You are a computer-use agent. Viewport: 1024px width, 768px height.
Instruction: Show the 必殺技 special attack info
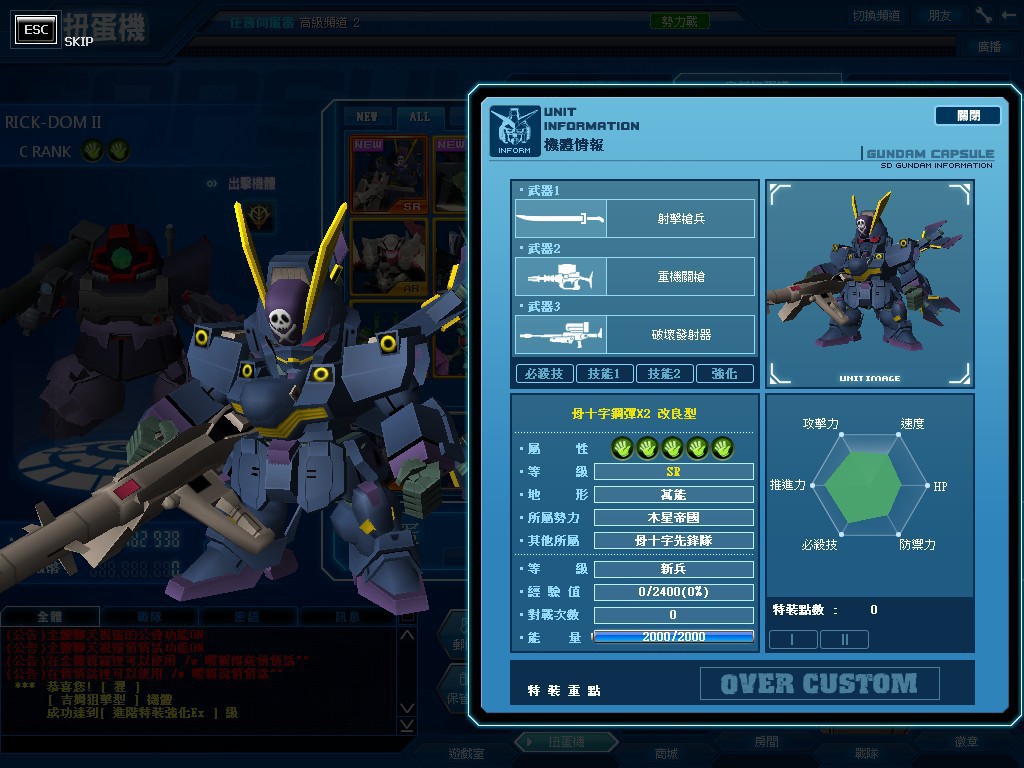(x=544, y=373)
